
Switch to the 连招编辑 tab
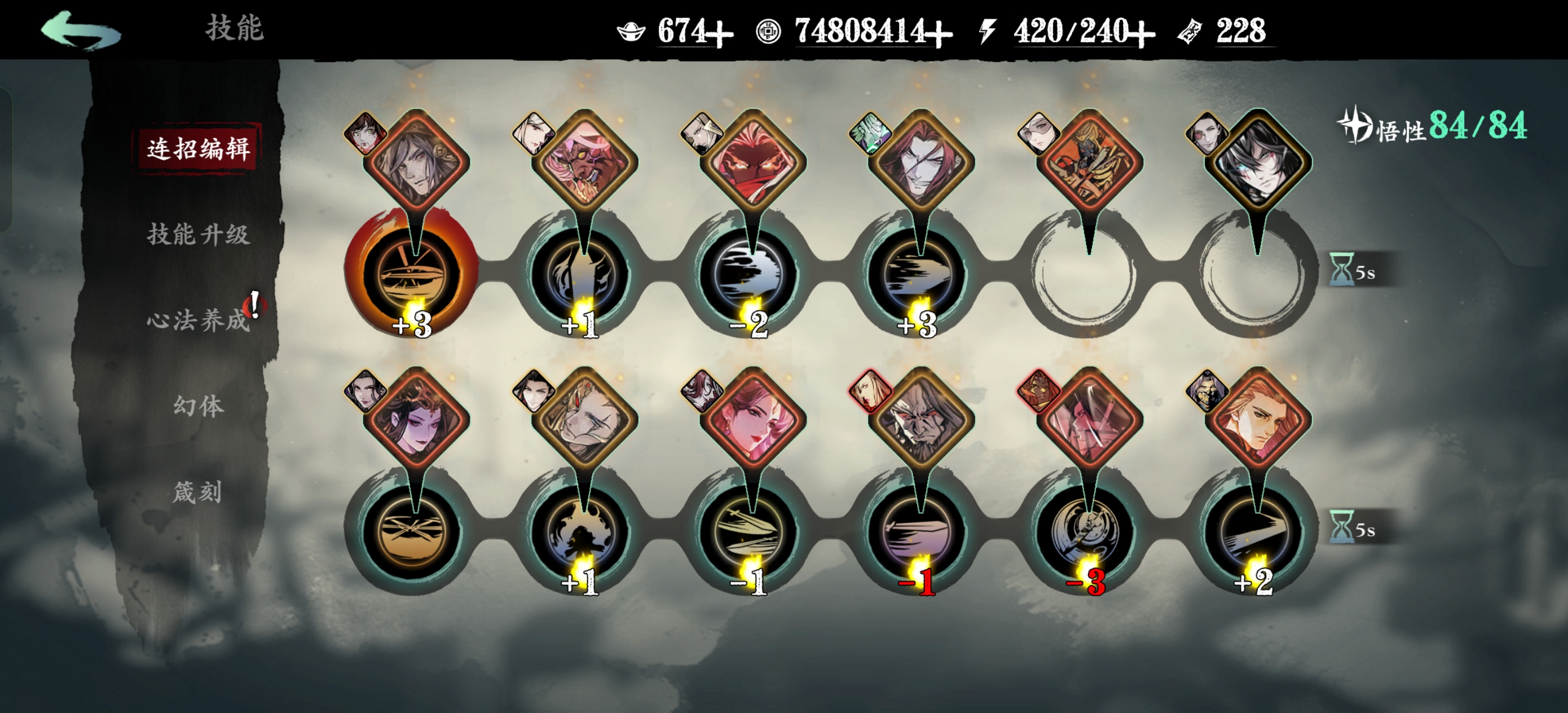tap(199, 148)
